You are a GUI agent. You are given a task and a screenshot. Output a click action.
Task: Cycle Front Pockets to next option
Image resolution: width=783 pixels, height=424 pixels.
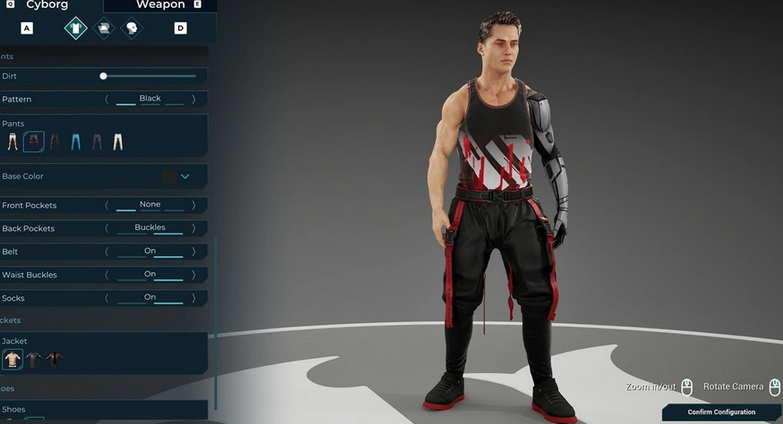192,205
